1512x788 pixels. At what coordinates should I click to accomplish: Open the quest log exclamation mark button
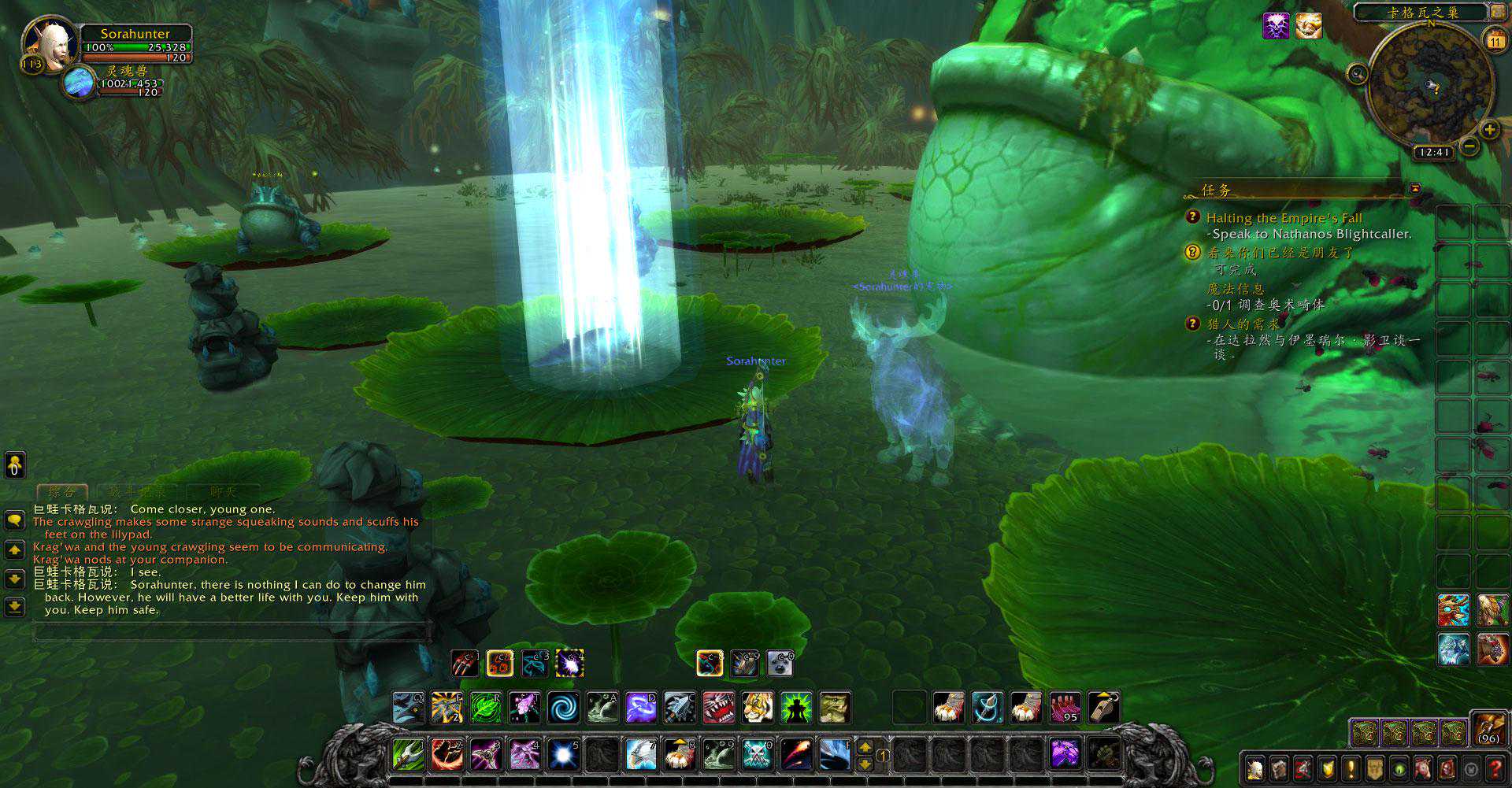click(1351, 768)
